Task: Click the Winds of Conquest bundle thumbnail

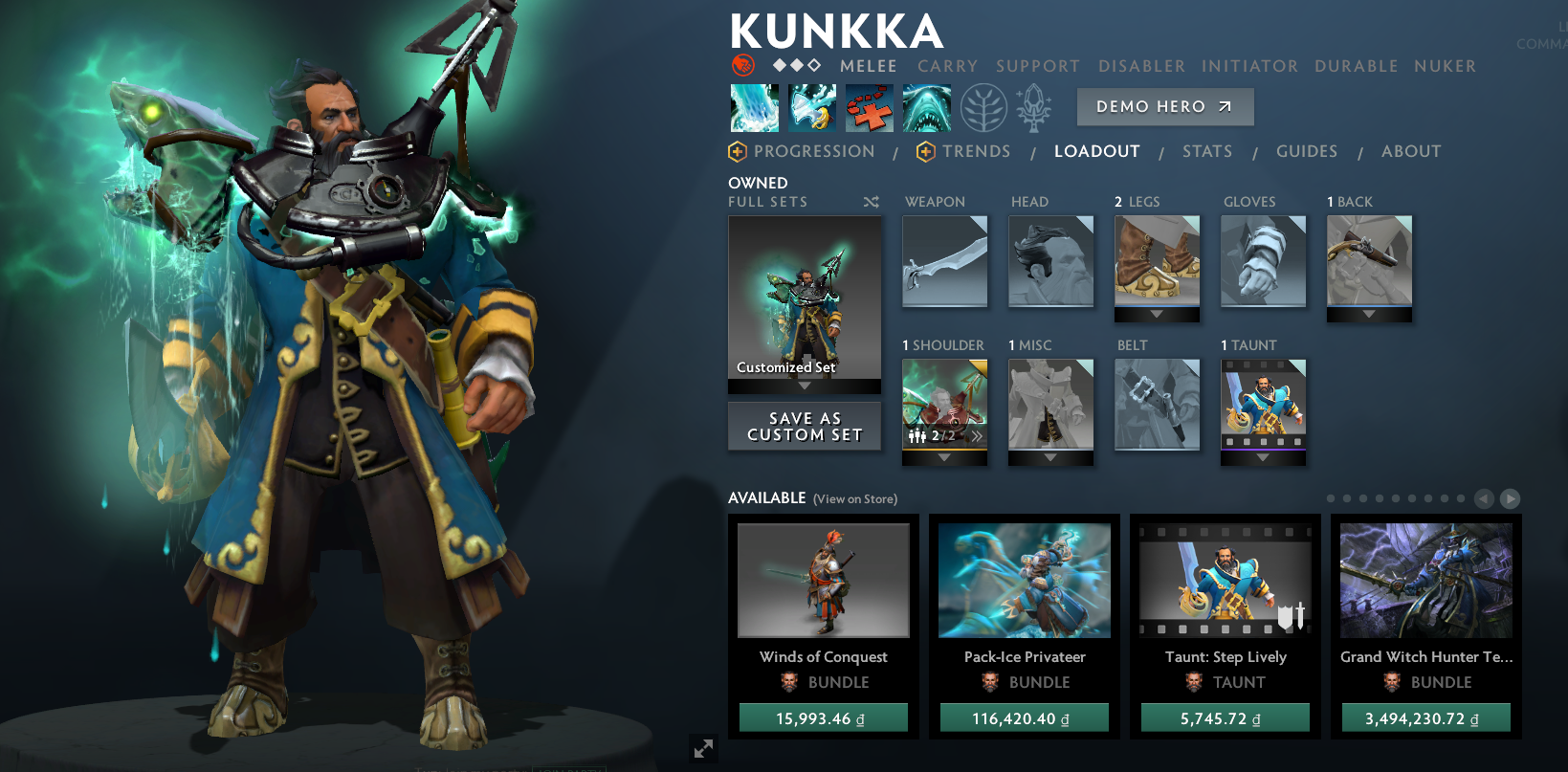Action: [824, 581]
